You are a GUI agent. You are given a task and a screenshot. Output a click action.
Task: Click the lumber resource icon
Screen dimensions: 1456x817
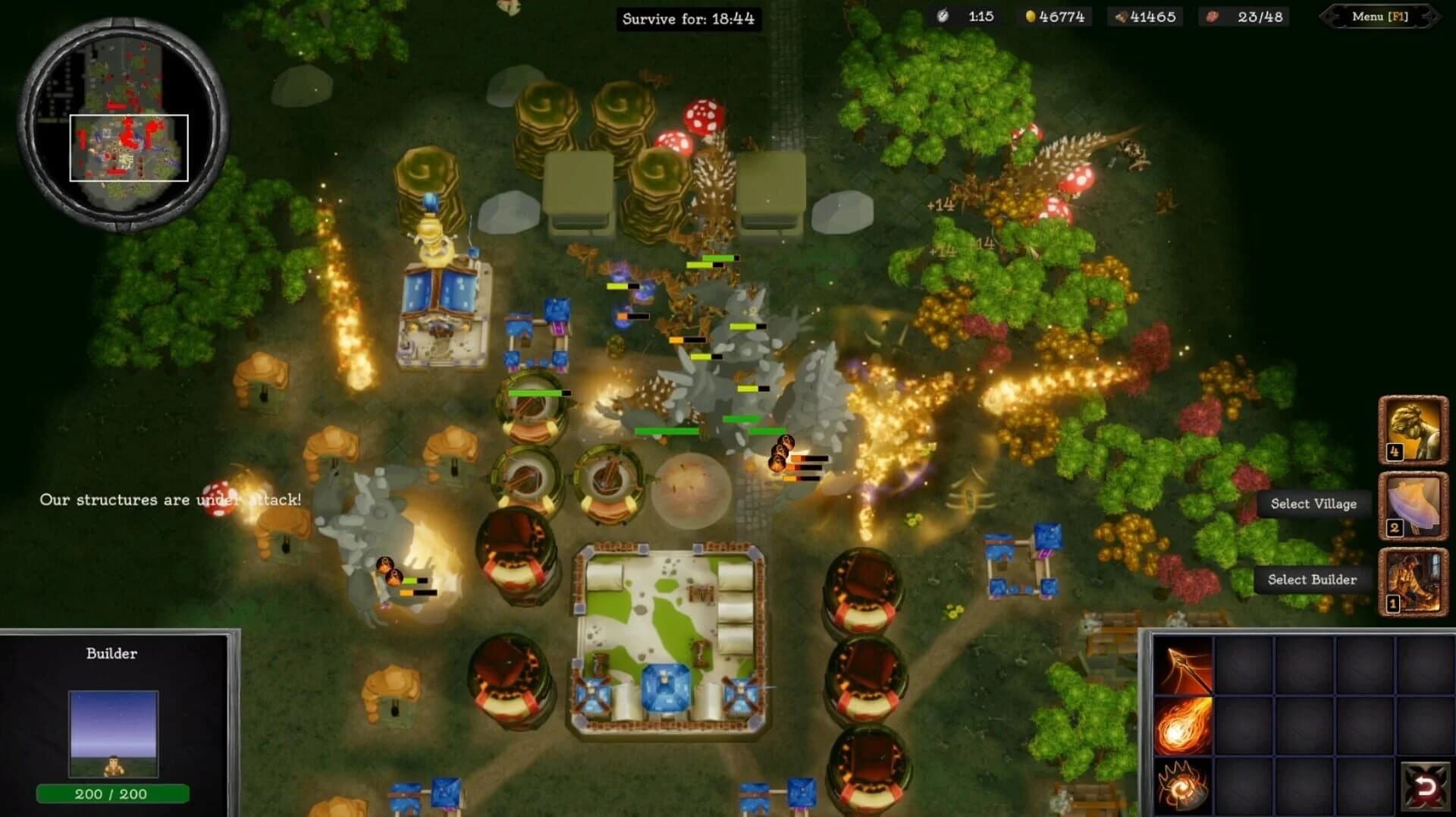[x=1120, y=16]
